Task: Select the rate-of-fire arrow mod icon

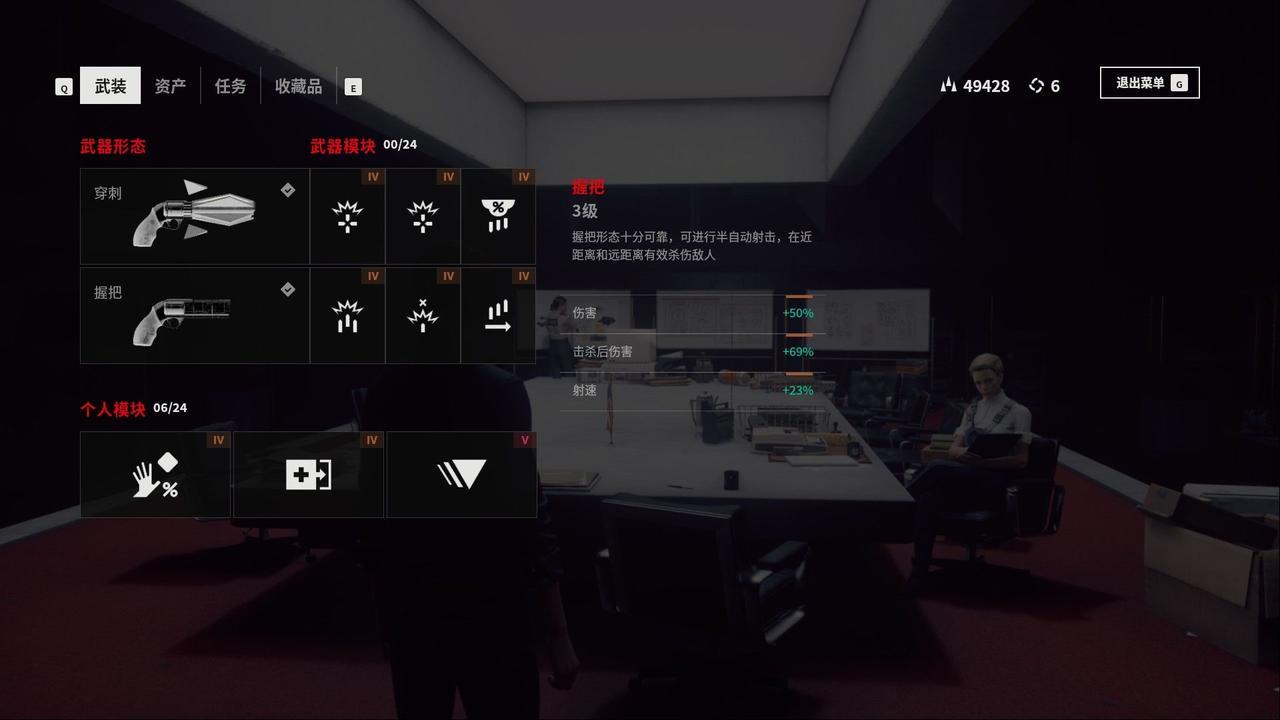Action: click(x=498, y=315)
